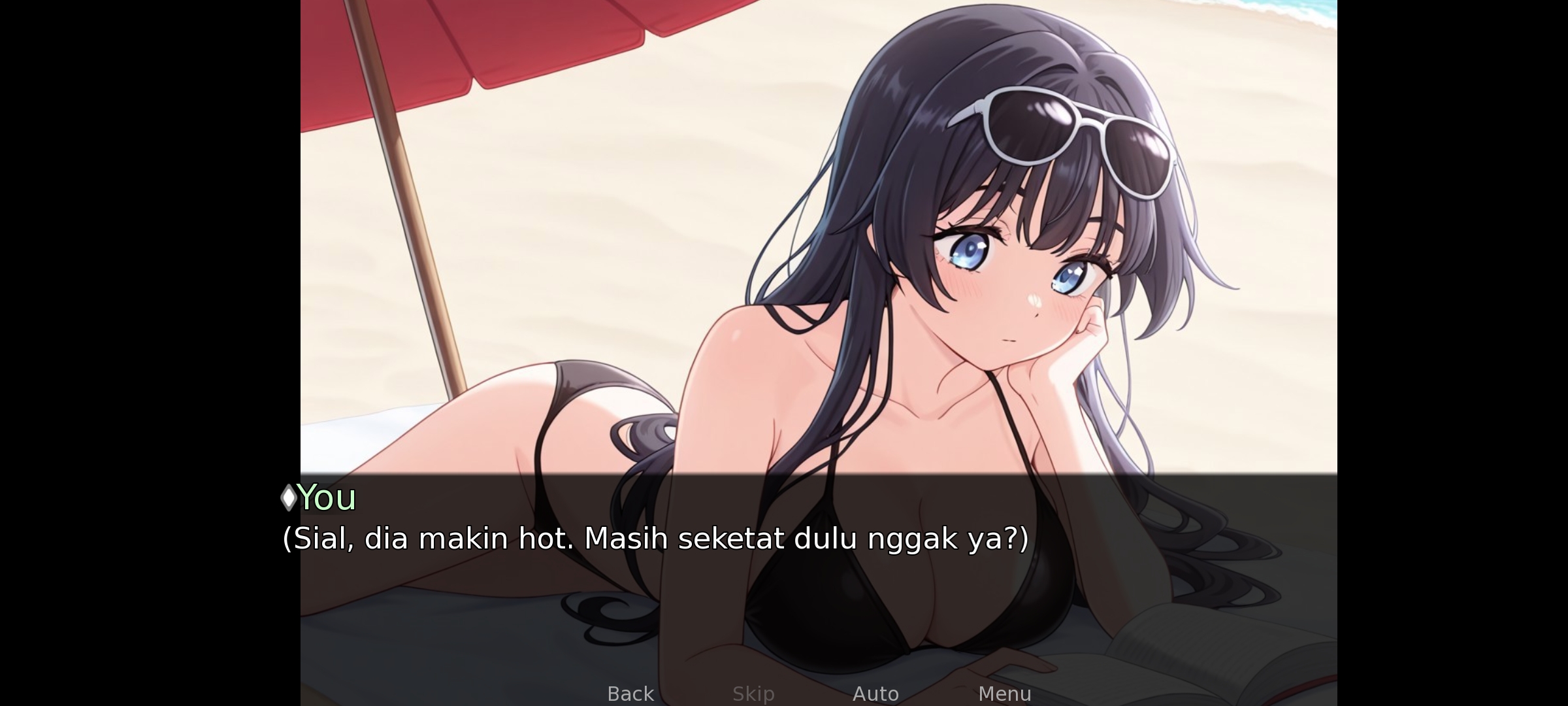
Task: Enable Auto dialogue advance
Action: pos(875,693)
